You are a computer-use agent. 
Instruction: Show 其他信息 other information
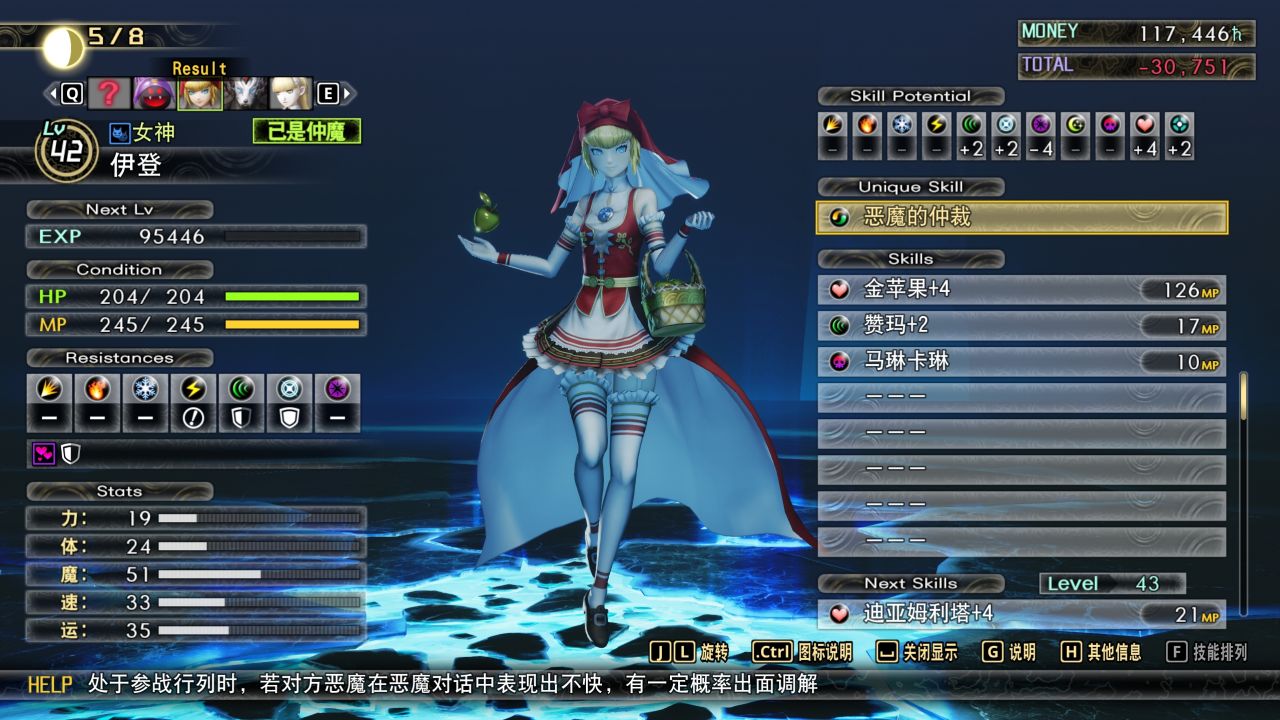(1101, 652)
